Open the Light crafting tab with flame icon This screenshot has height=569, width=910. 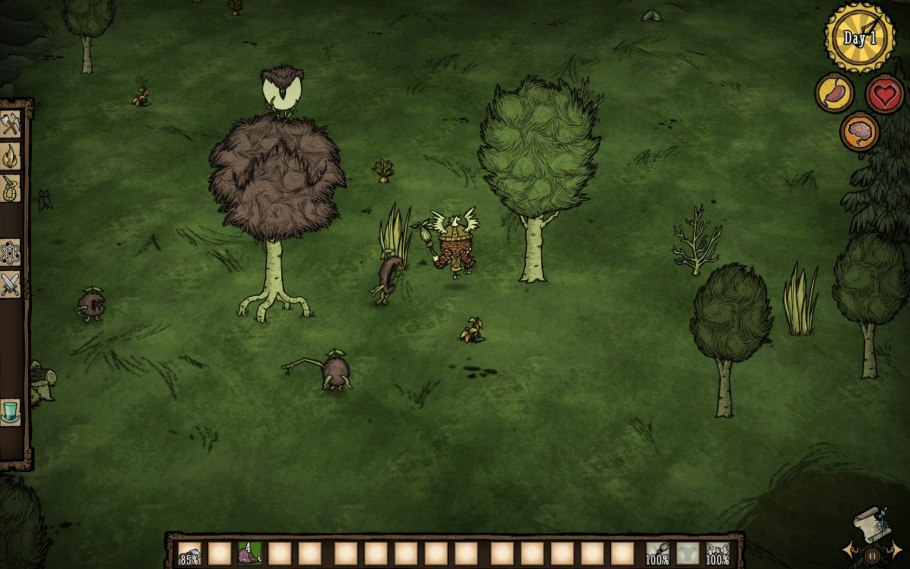[x=12, y=156]
